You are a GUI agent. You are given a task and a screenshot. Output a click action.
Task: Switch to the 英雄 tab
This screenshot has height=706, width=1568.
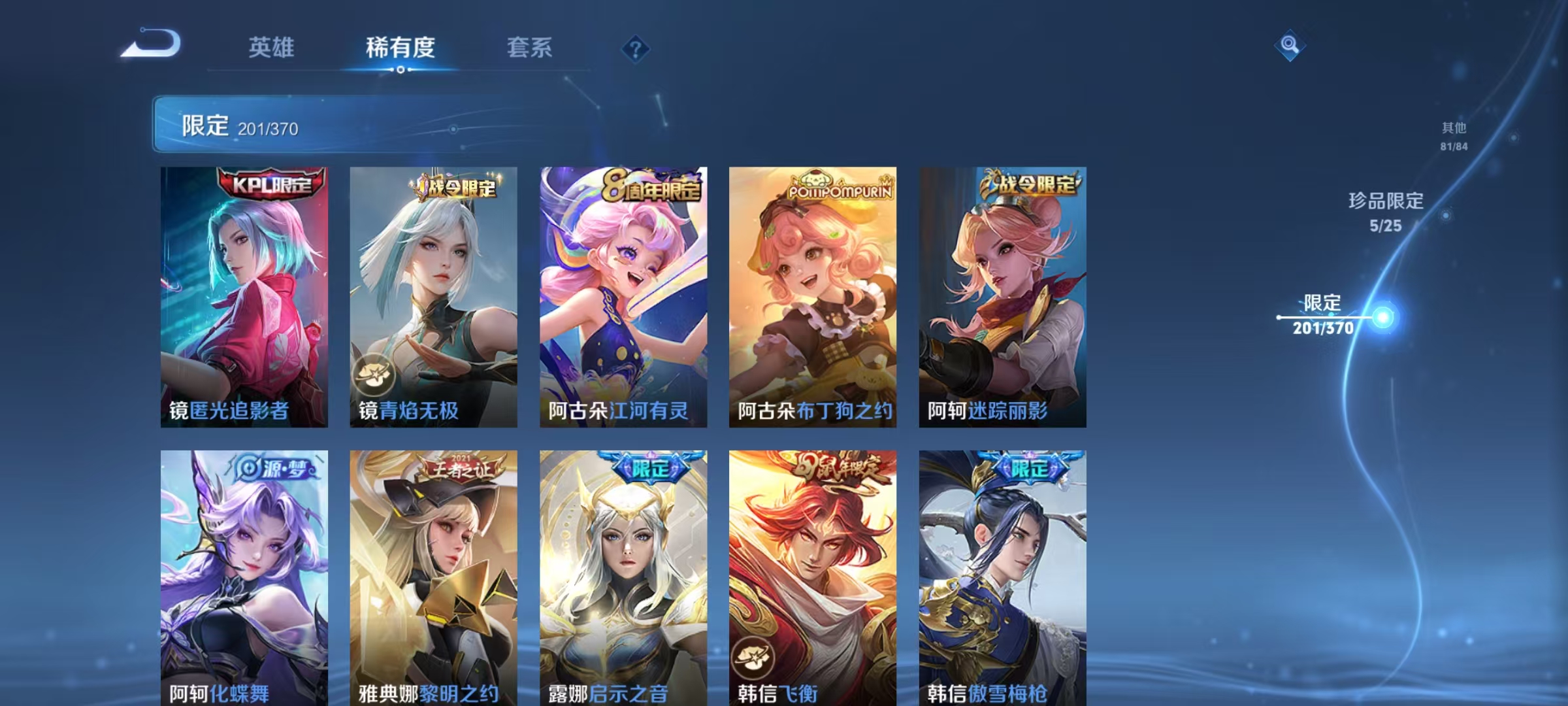[x=273, y=48]
